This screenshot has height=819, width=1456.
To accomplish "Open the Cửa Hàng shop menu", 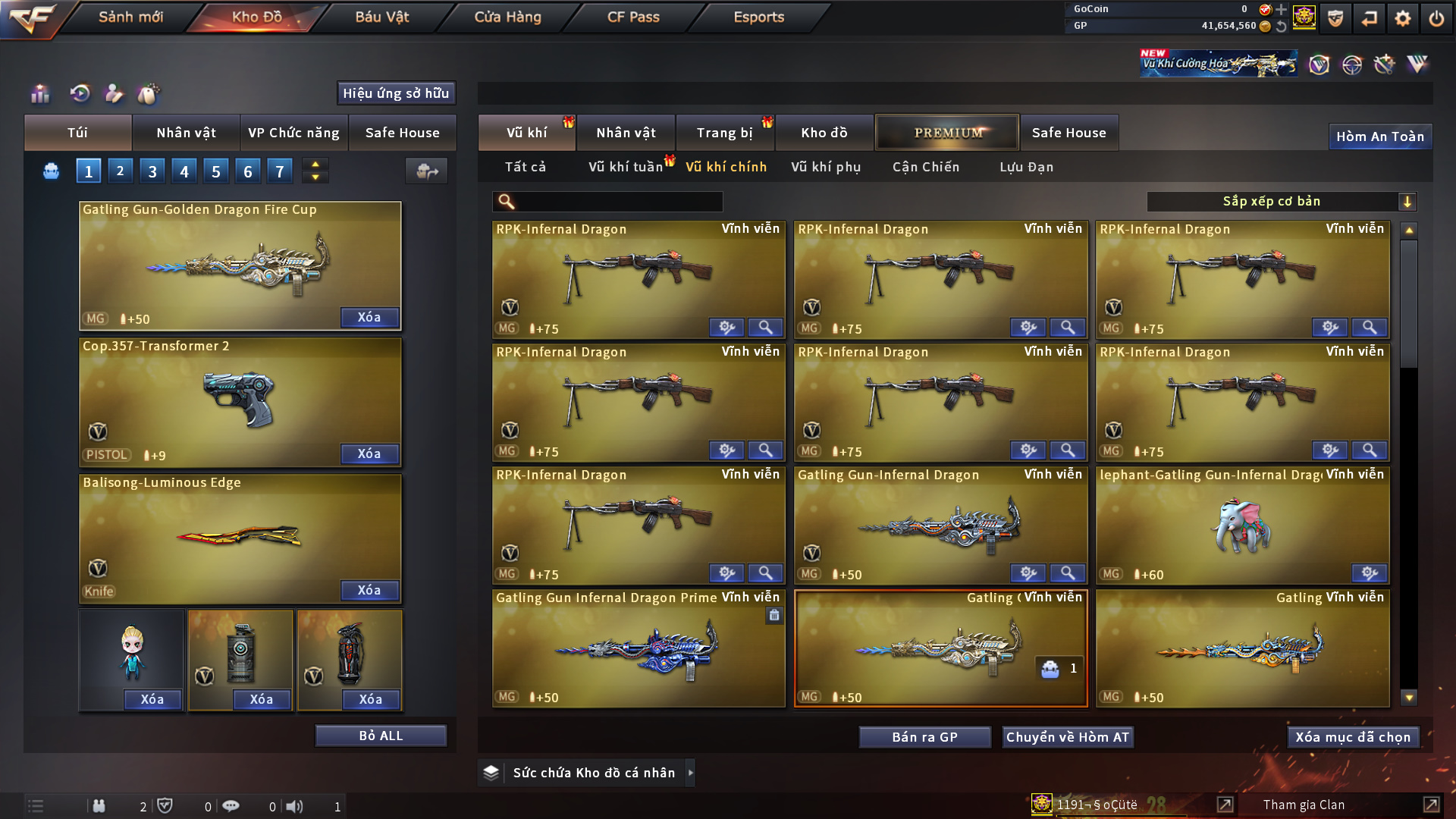I will click(x=507, y=17).
